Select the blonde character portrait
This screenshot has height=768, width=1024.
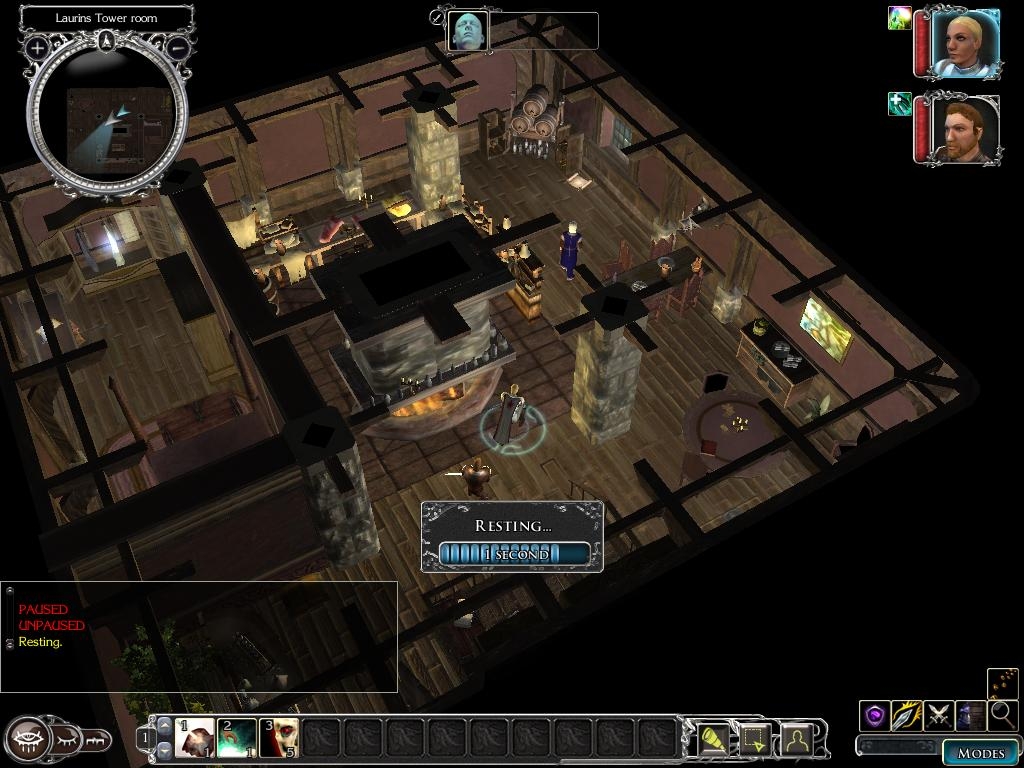965,43
